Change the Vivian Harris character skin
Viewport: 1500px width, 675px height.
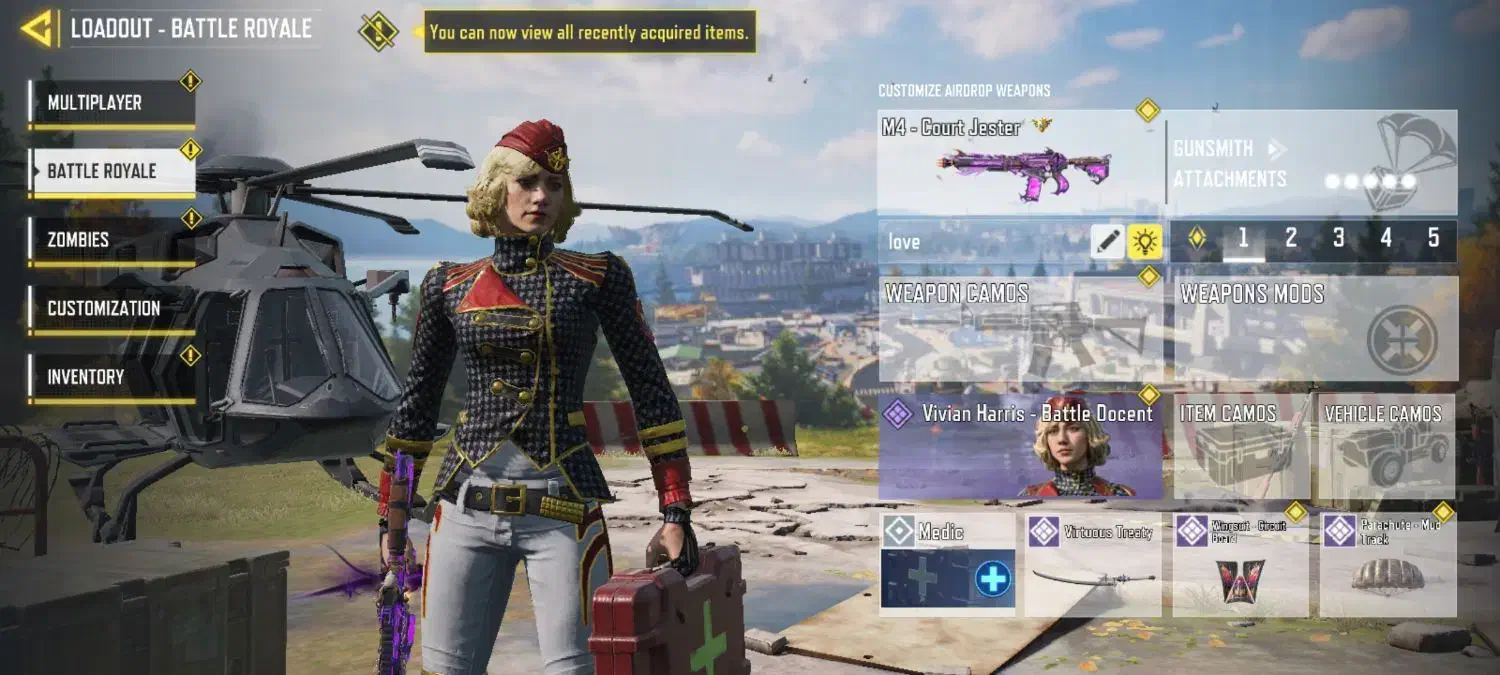(1020, 446)
